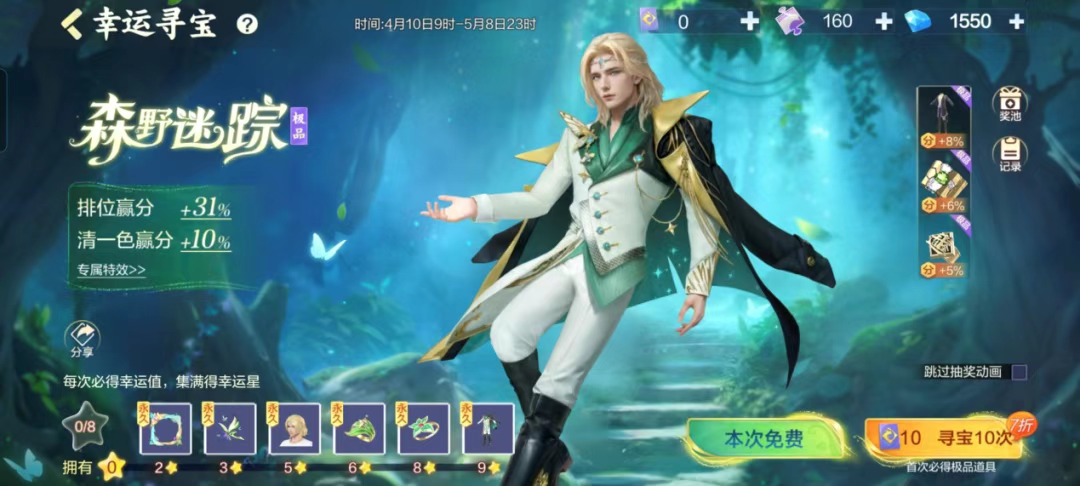Select the green leaf hat reward
The image size is (1080, 486).
(360, 428)
